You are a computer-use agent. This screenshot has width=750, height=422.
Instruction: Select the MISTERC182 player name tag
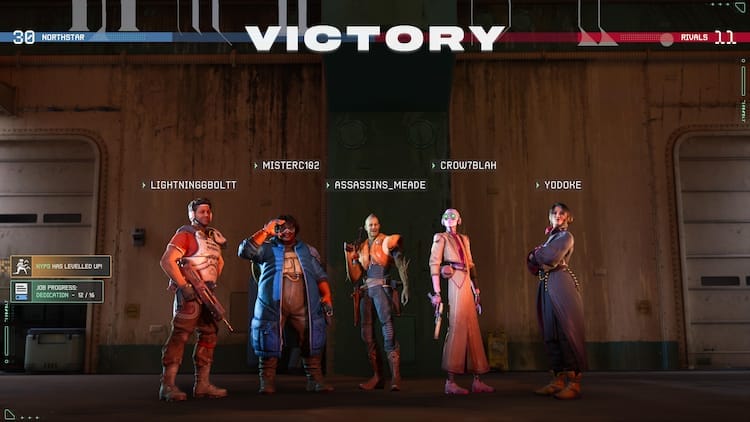click(x=290, y=165)
